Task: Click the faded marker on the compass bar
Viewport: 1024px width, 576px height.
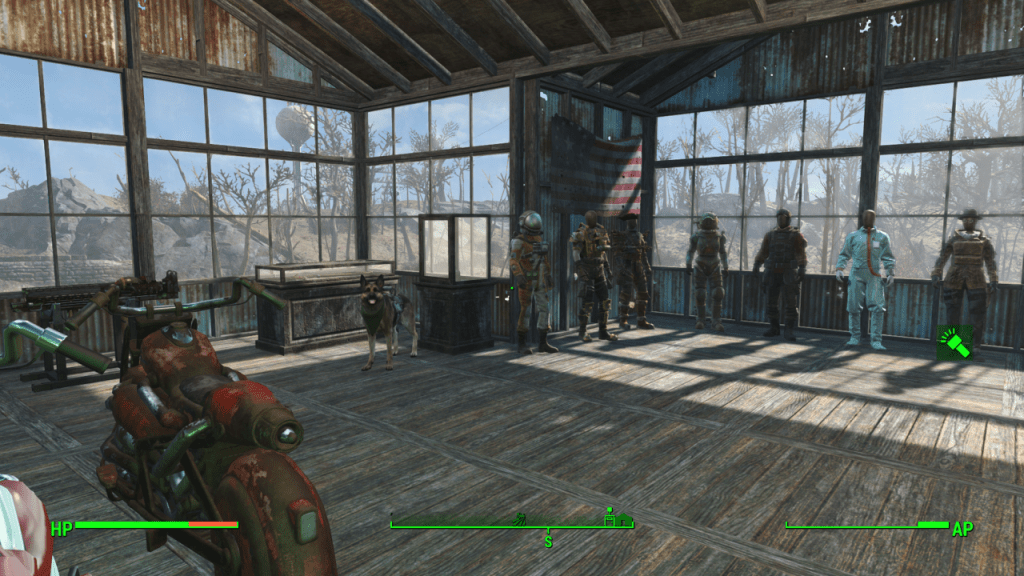Action: tap(519, 520)
